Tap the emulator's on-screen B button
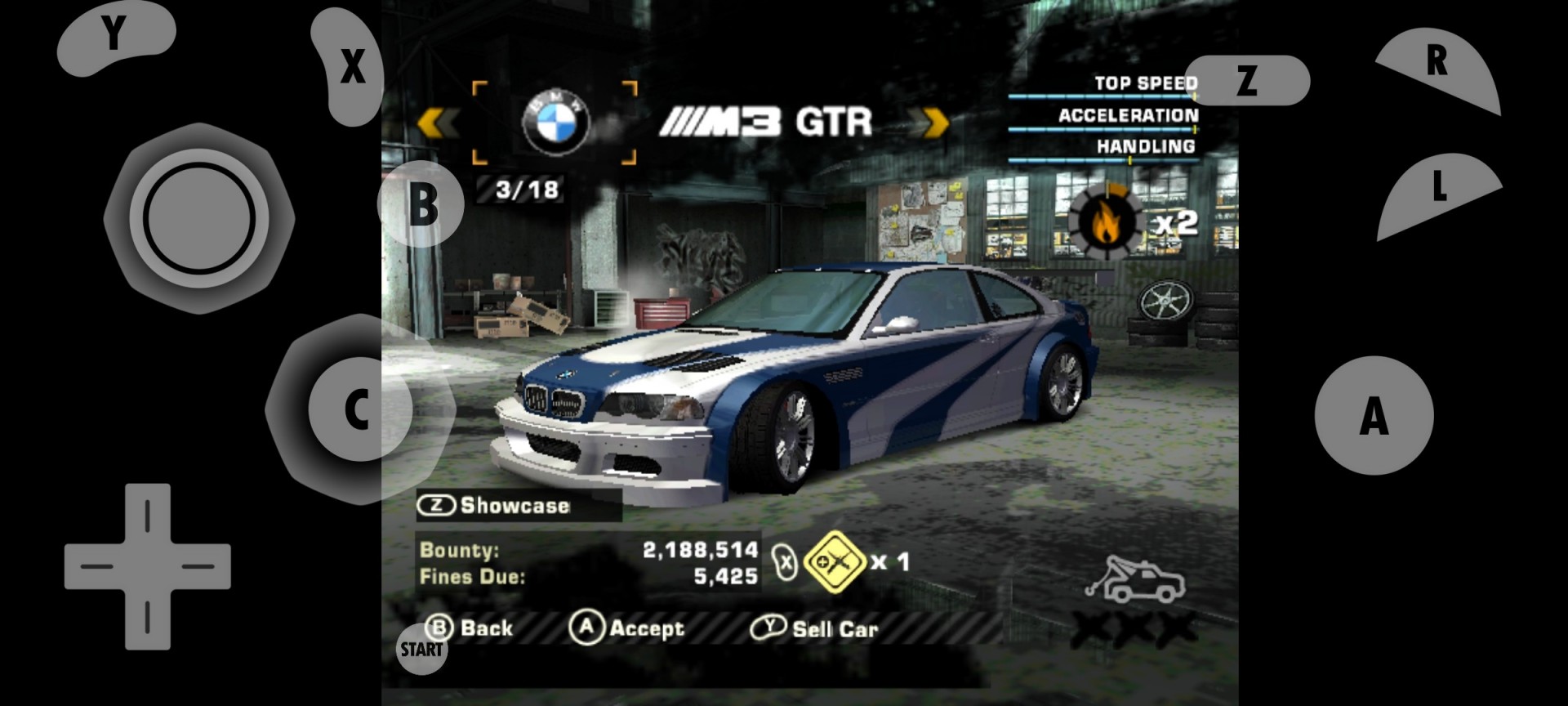The image size is (1568, 706). tap(421, 204)
